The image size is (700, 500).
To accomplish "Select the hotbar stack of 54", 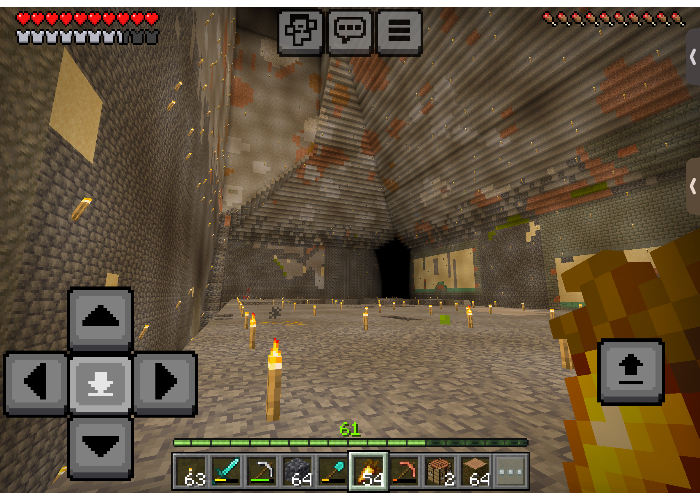I will click(x=368, y=471).
